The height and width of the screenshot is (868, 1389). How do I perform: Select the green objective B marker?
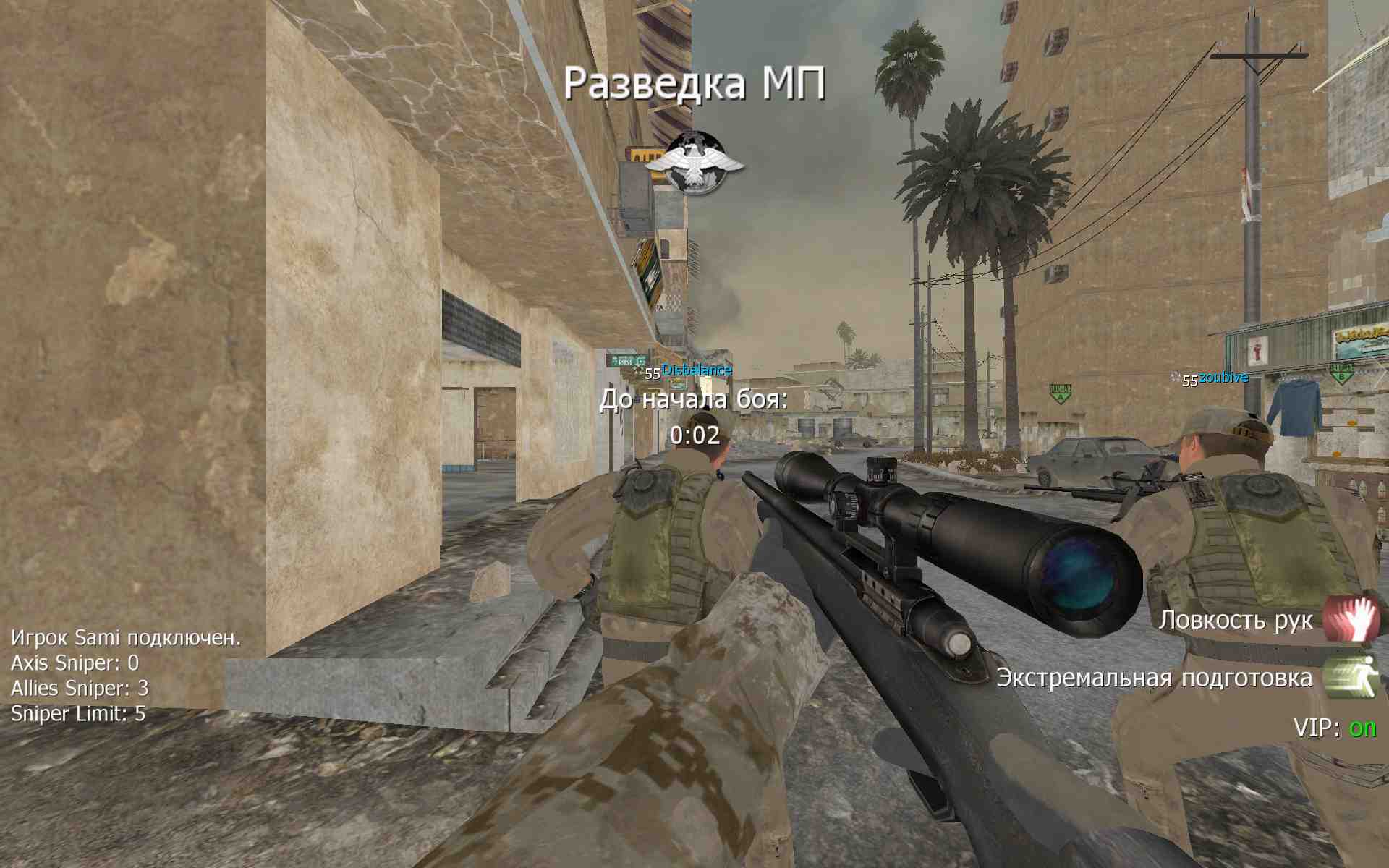[x=1341, y=373]
